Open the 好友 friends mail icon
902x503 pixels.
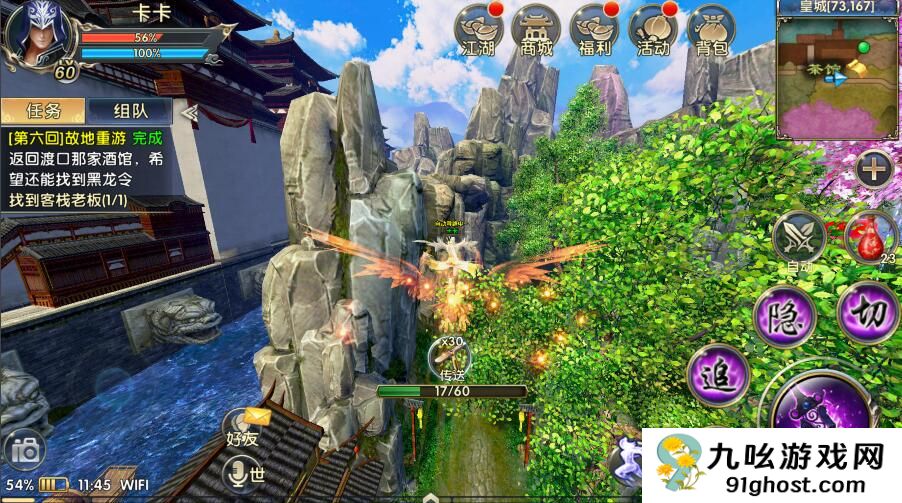[247, 425]
